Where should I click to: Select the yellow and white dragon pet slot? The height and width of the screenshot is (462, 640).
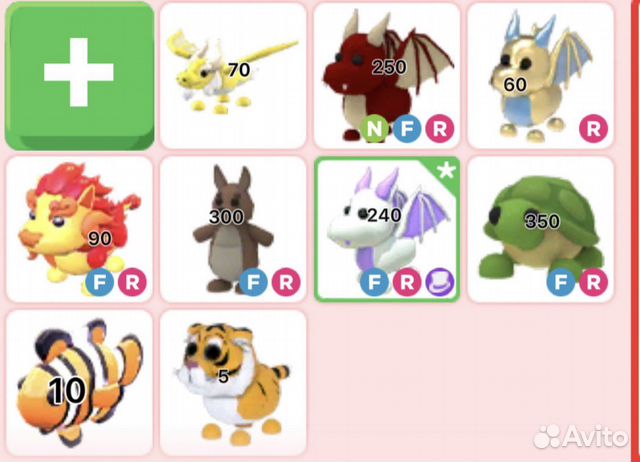[x=233, y=75]
